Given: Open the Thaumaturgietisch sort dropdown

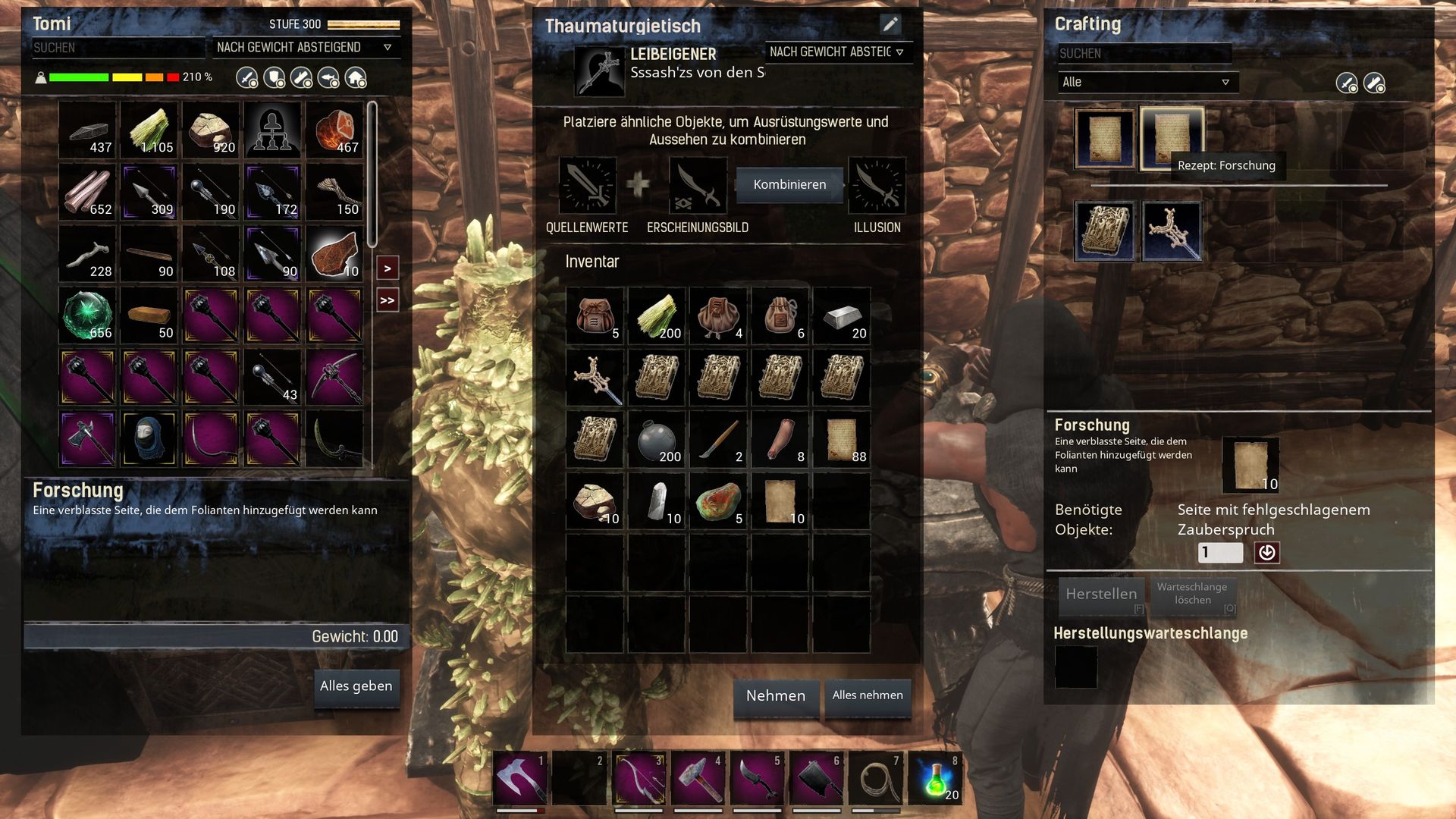Looking at the screenshot, I should pos(836,52).
